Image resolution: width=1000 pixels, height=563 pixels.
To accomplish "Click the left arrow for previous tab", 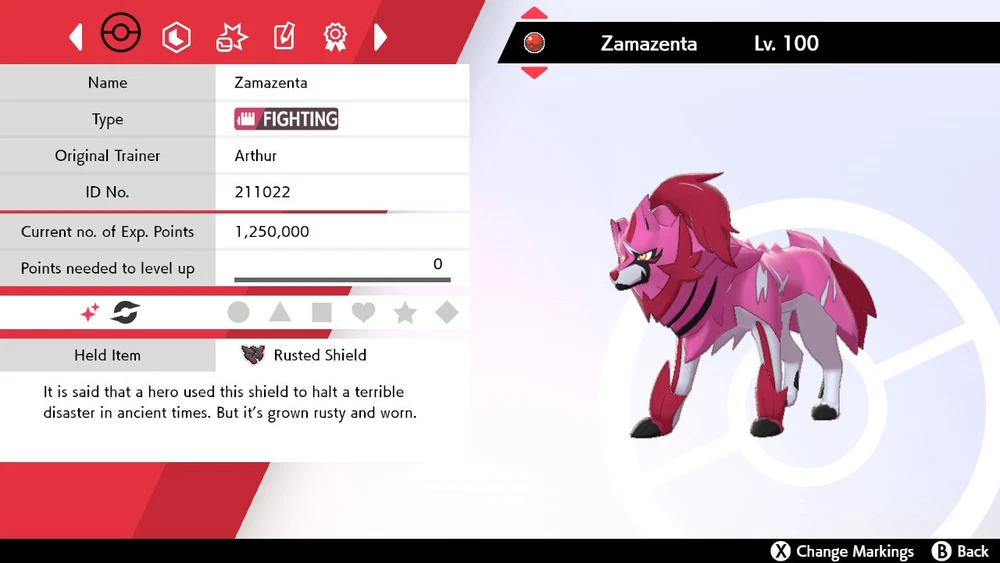I will [76, 38].
